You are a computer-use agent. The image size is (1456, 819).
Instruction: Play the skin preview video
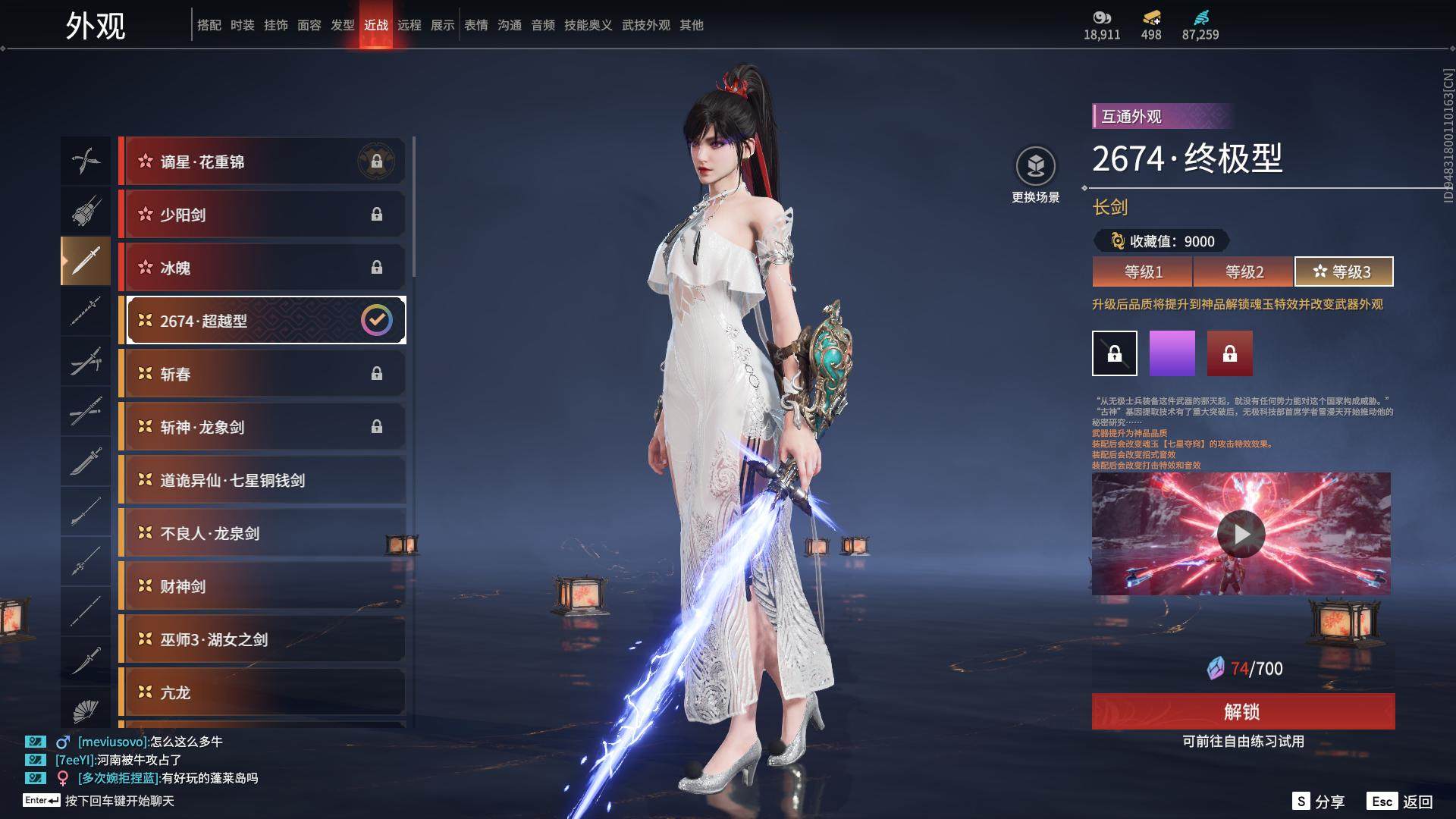[1241, 534]
